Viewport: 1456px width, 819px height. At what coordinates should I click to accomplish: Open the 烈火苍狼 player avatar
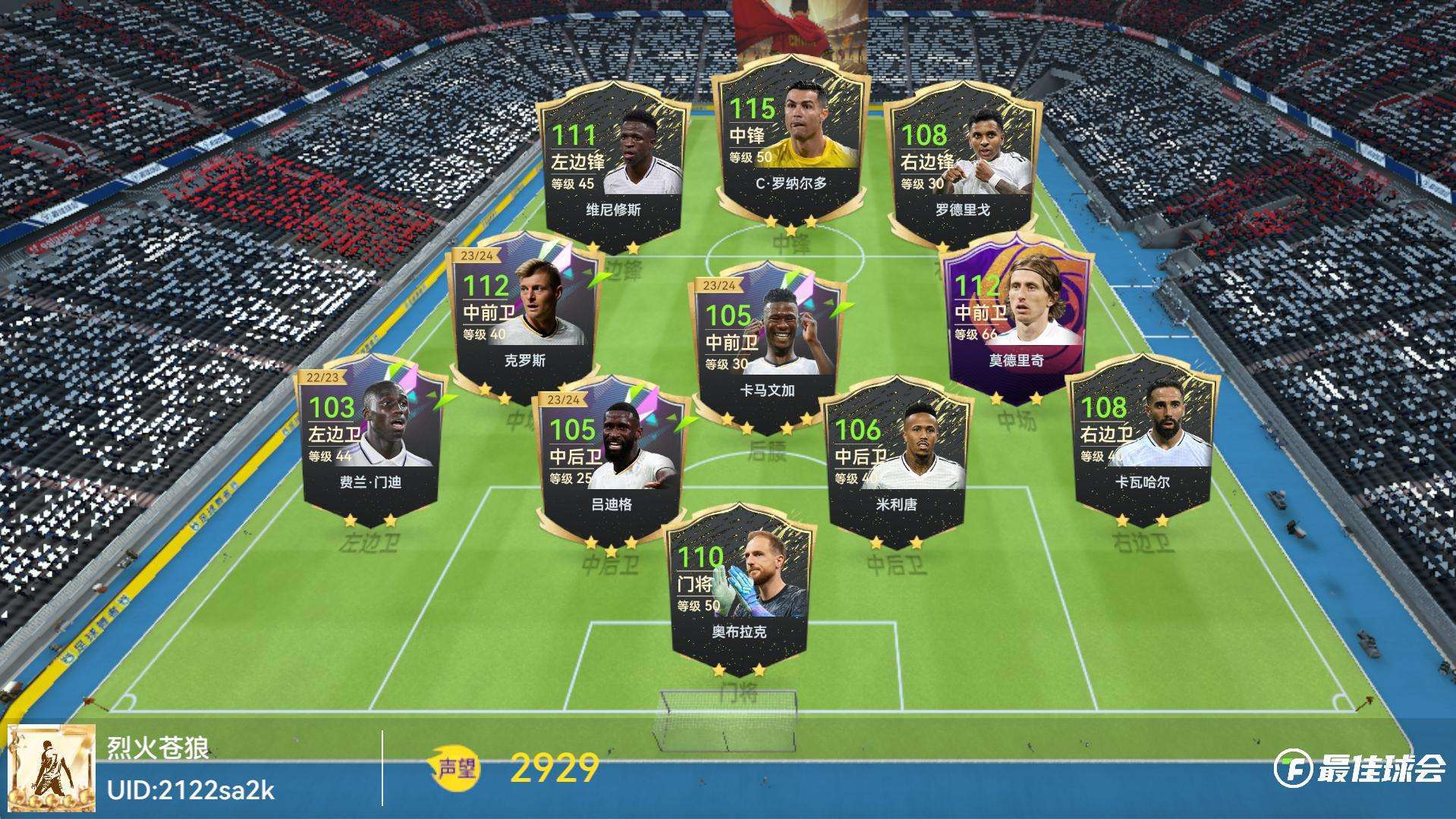(52, 768)
